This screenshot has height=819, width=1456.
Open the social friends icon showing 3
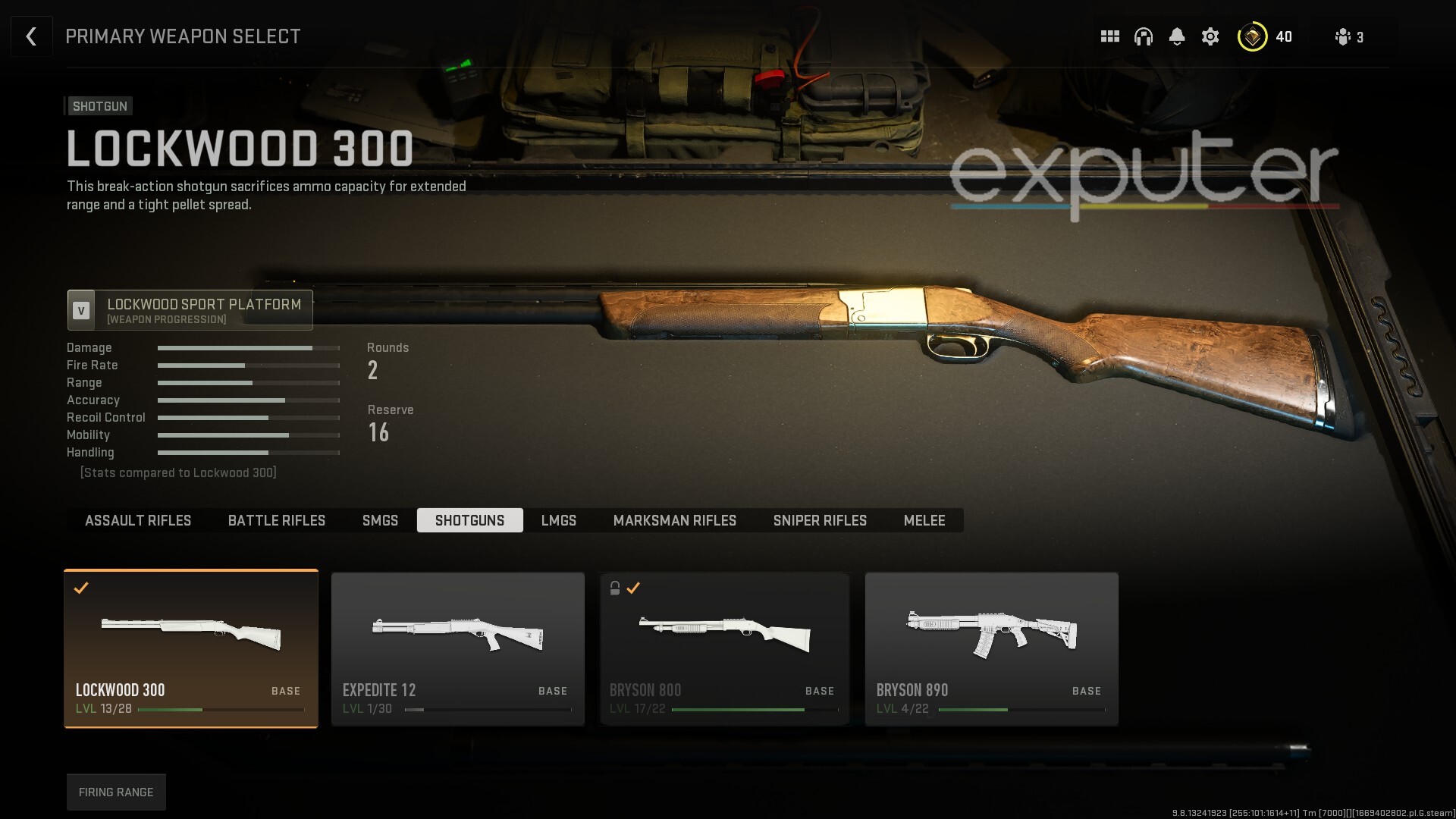(1345, 37)
